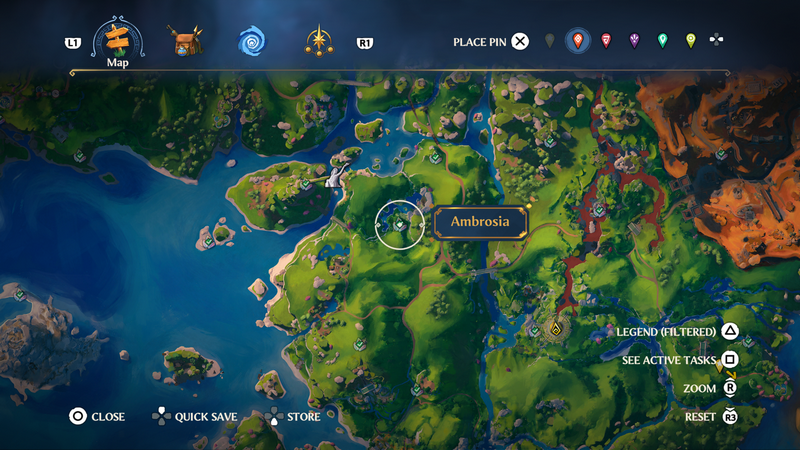
Task: Pick the crimson map pin
Action: point(605,41)
